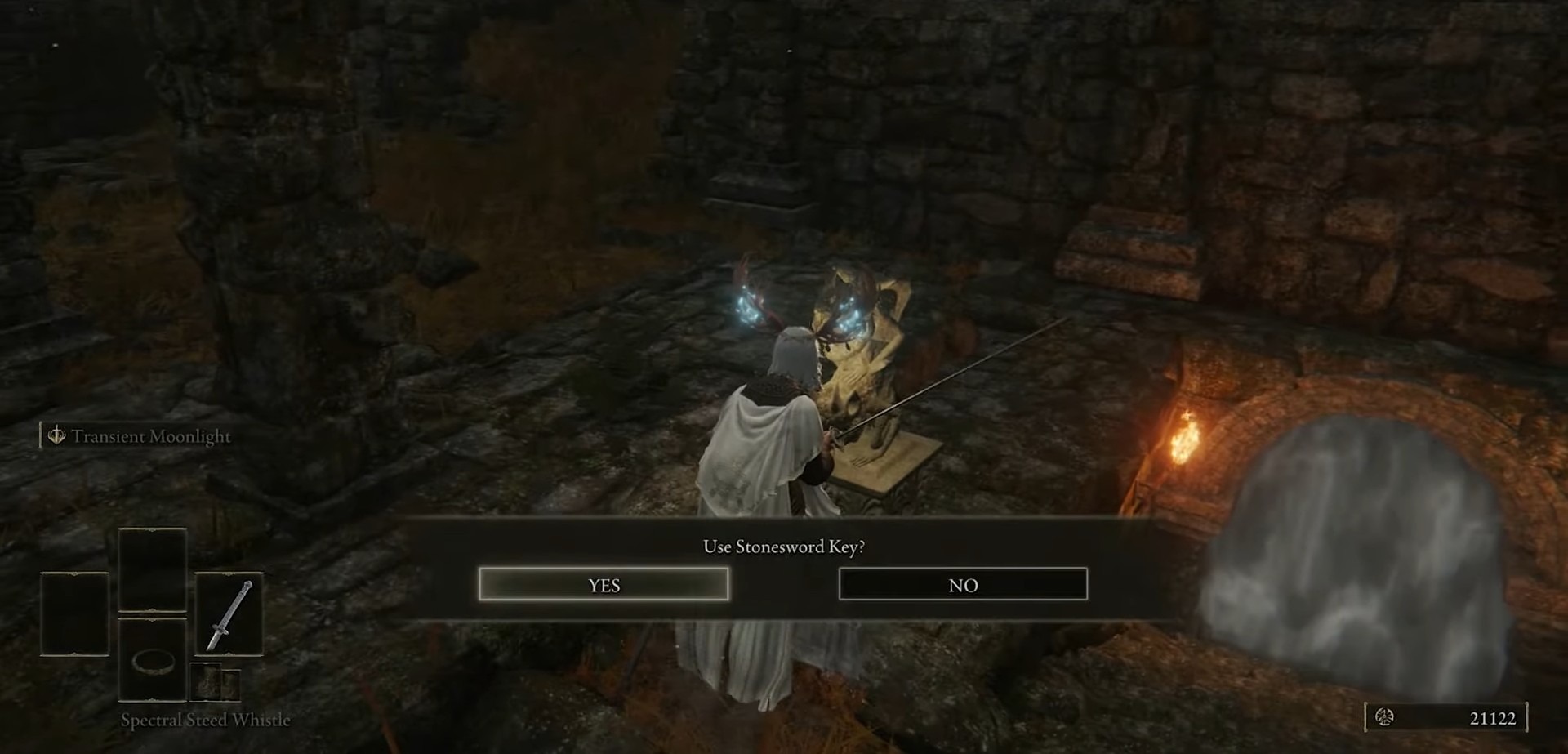The image size is (1568, 754).
Task: Decline the Stonesword Key prompt with NO
Action: [963, 585]
